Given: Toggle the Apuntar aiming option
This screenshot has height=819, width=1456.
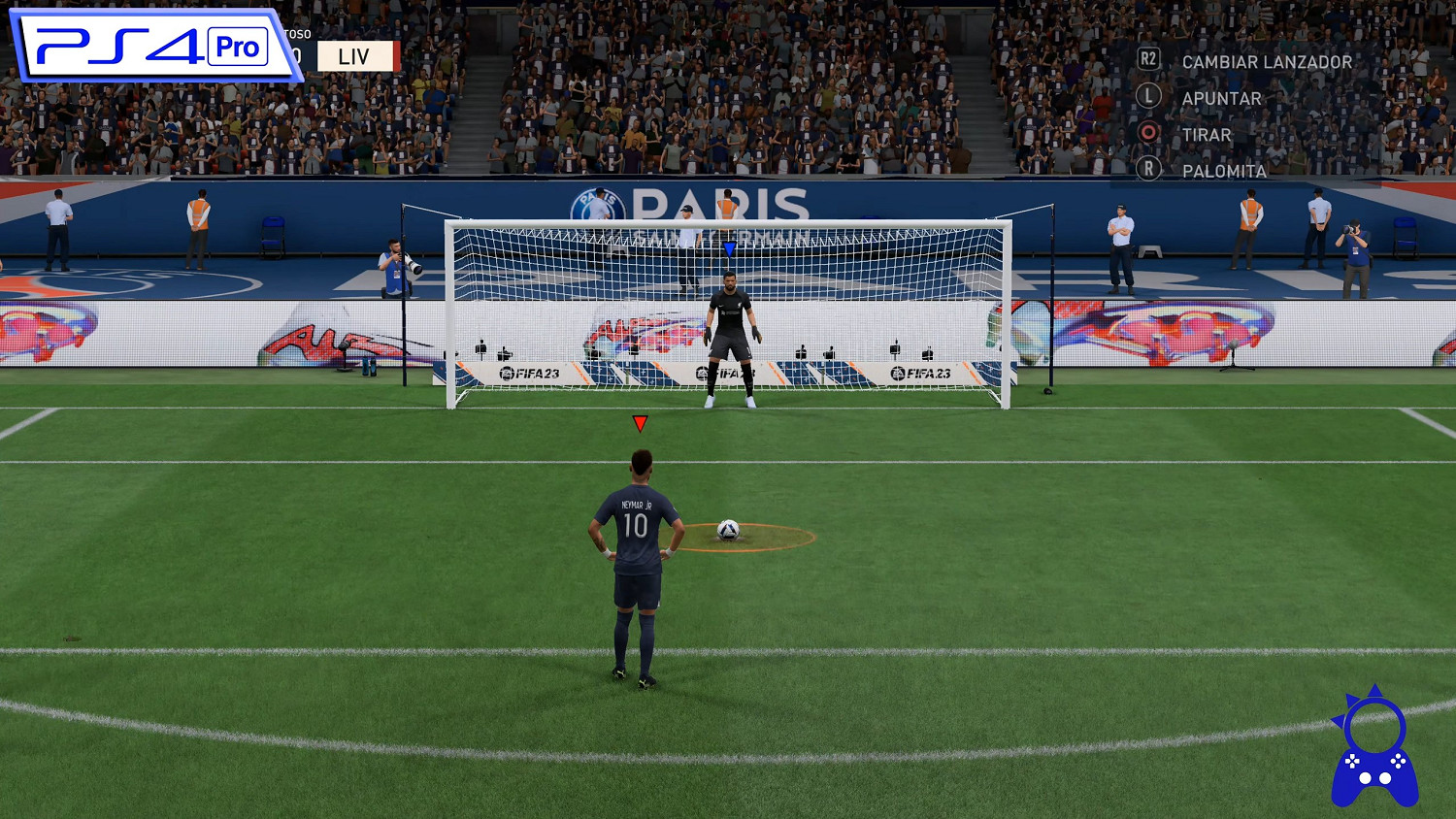Looking at the screenshot, I should tap(1221, 97).
